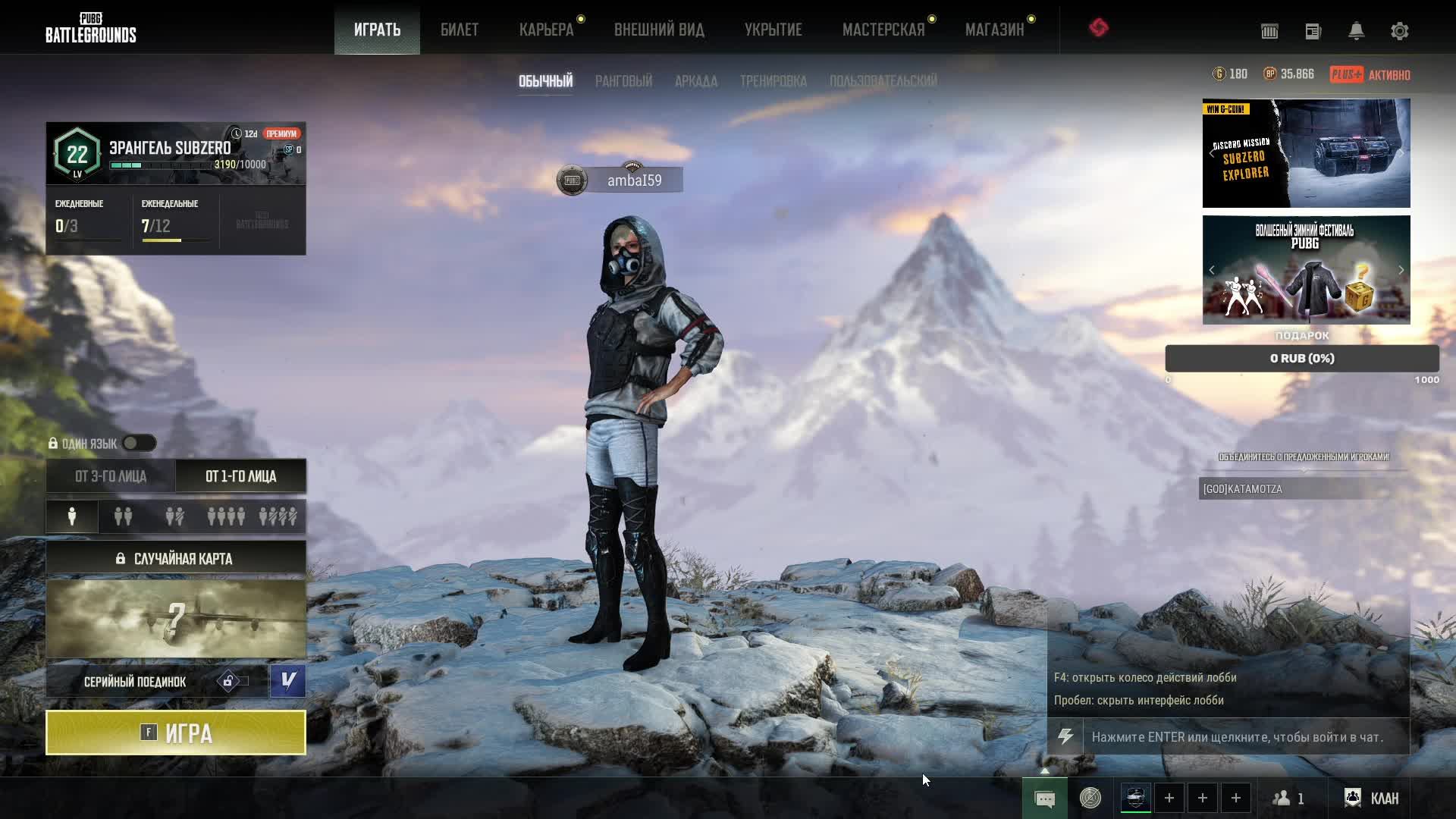Open the Discord Mission Subzero Explorer banner
Screen dimensions: 1456x819
[1306, 153]
